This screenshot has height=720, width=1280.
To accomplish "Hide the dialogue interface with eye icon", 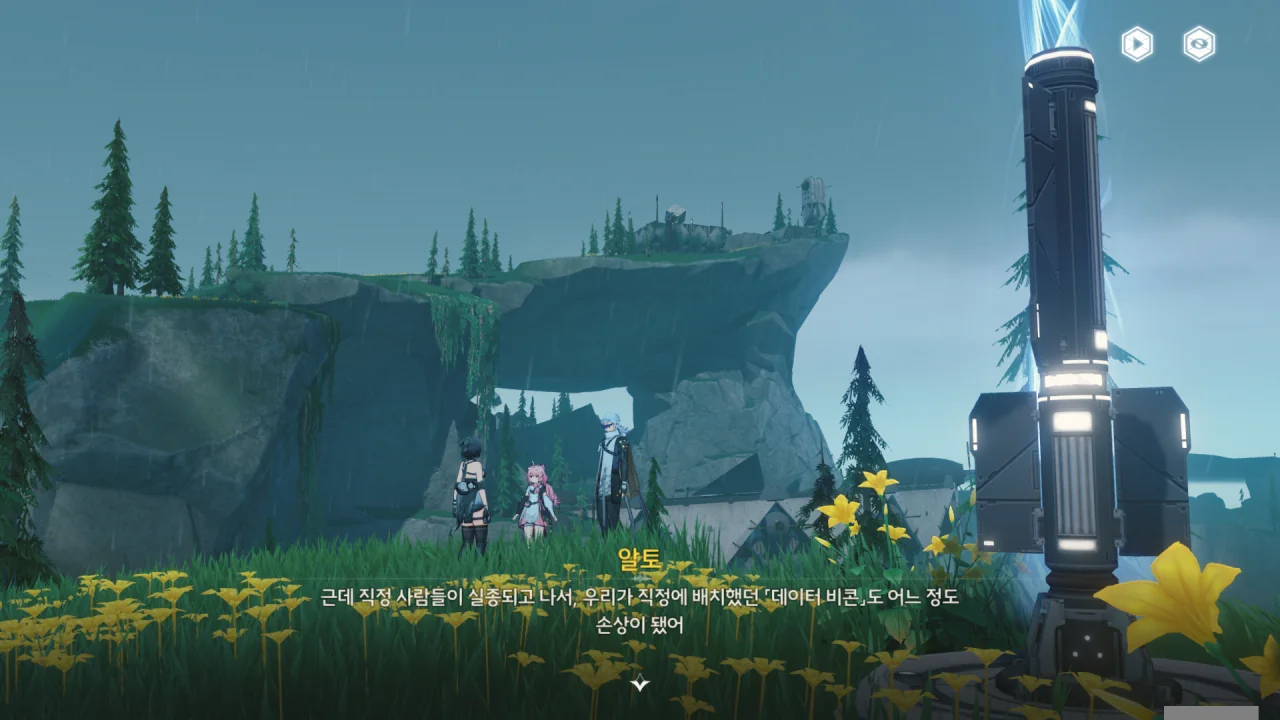I will [1199, 44].
